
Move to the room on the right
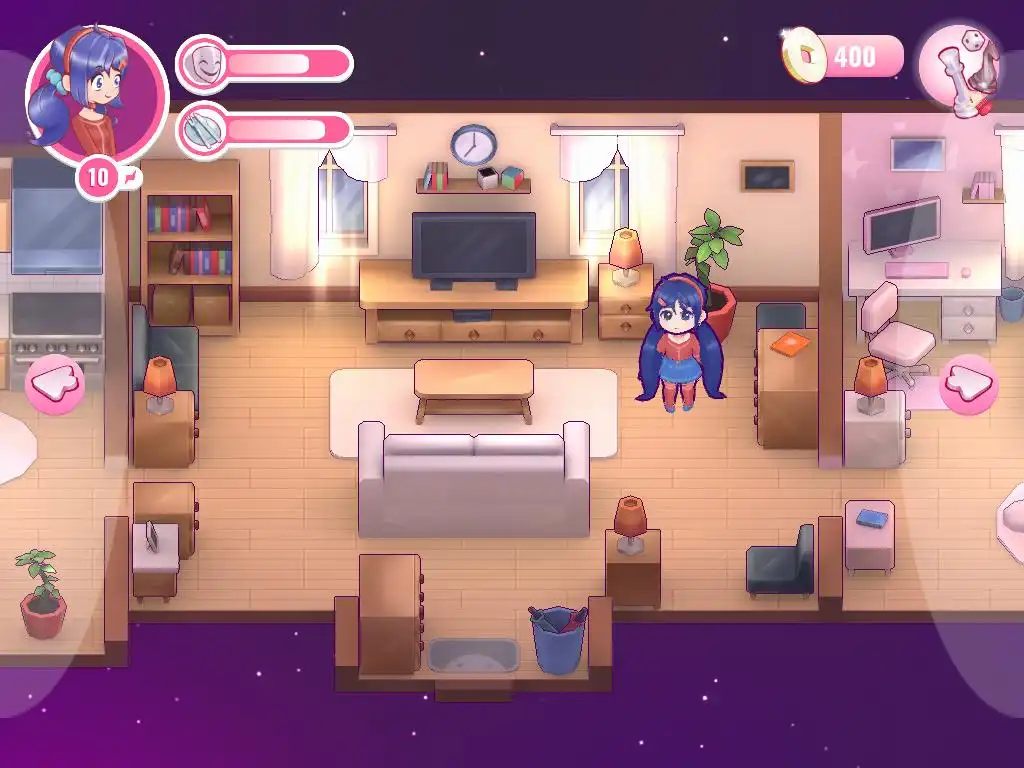(x=968, y=384)
